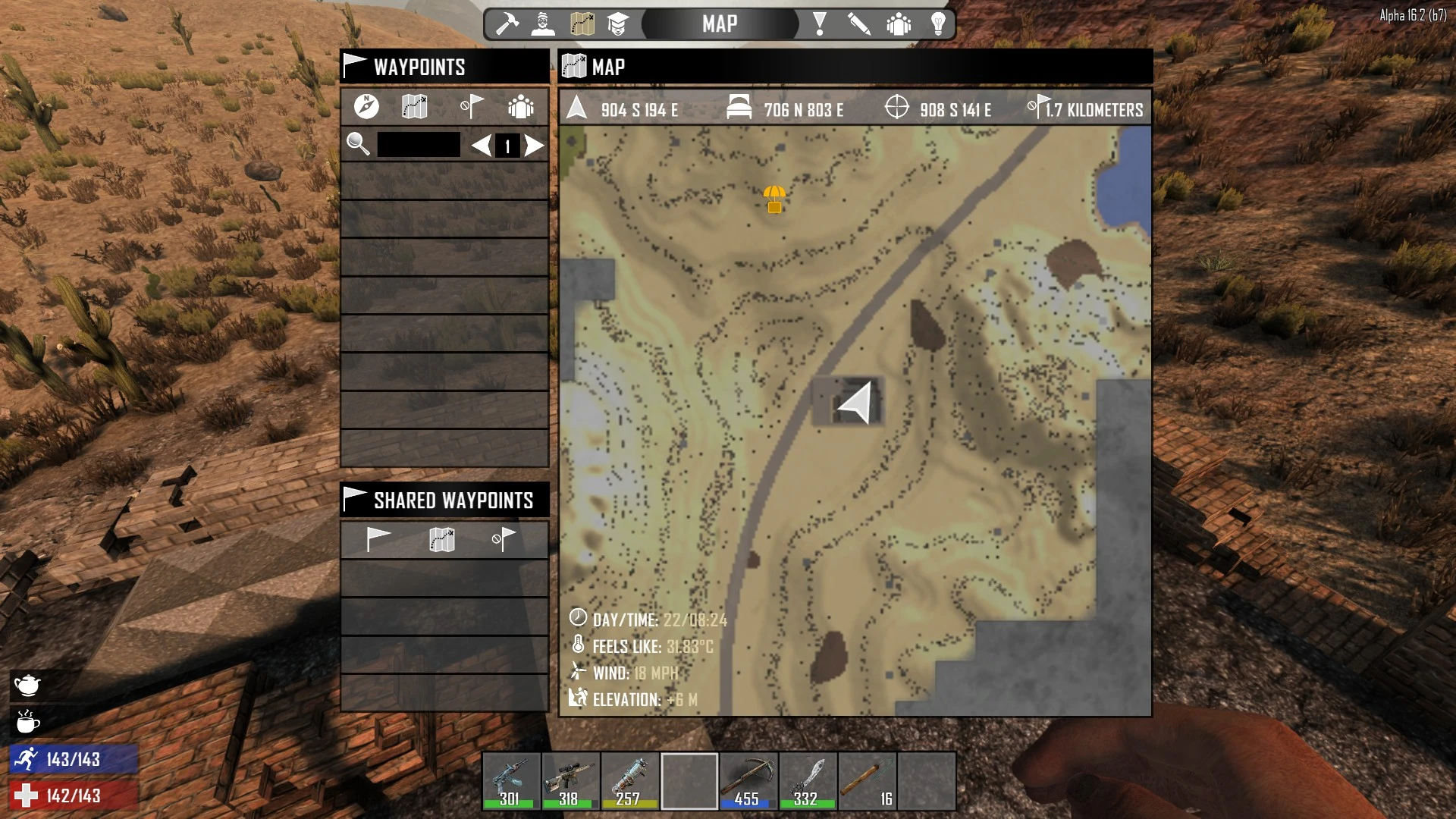Click the compass icon in the Waypoints panel
1456x819 pixels.
(366, 107)
